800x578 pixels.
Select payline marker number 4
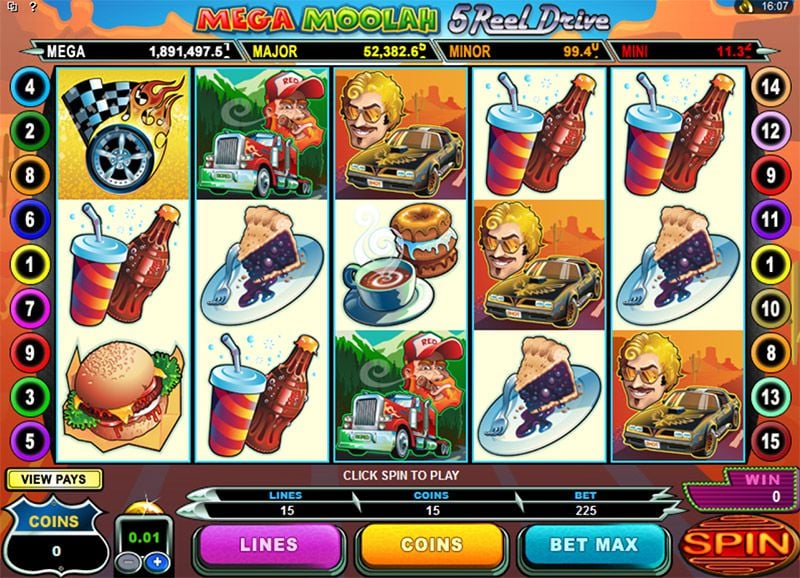pyautogui.click(x=29, y=87)
